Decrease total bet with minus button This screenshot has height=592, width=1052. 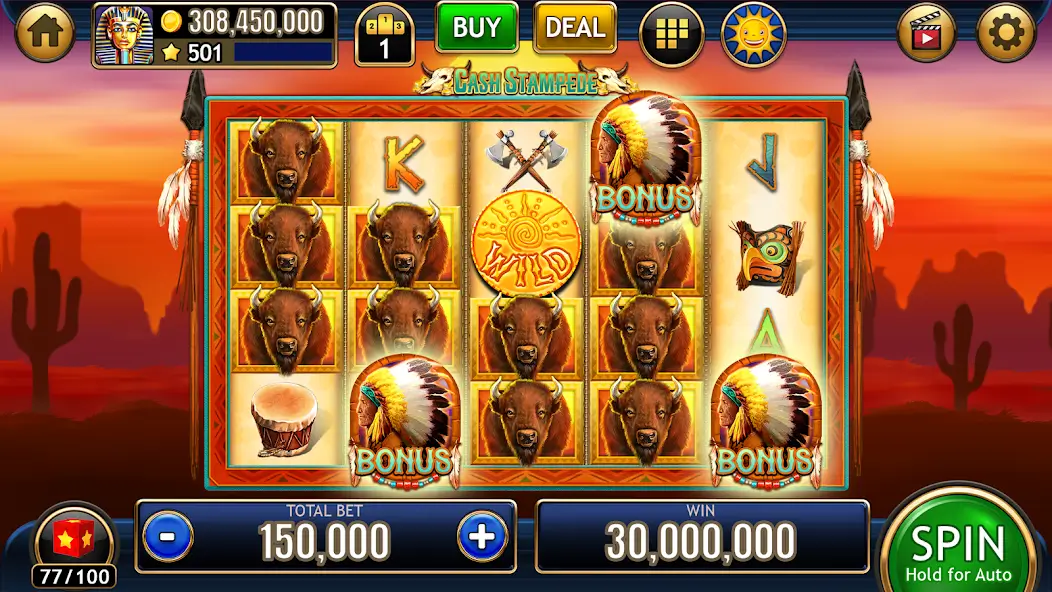click(x=168, y=537)
